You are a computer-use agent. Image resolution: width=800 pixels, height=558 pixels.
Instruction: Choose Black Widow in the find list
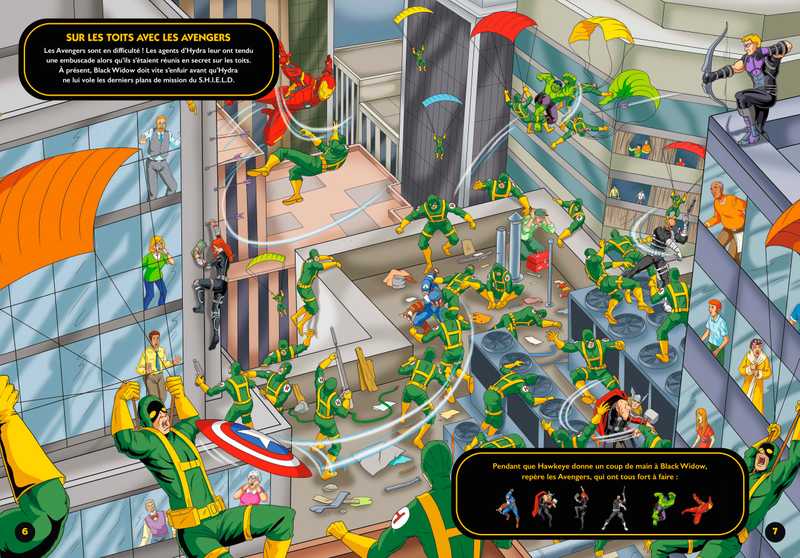pyautogui.click(x=581, y=510)
